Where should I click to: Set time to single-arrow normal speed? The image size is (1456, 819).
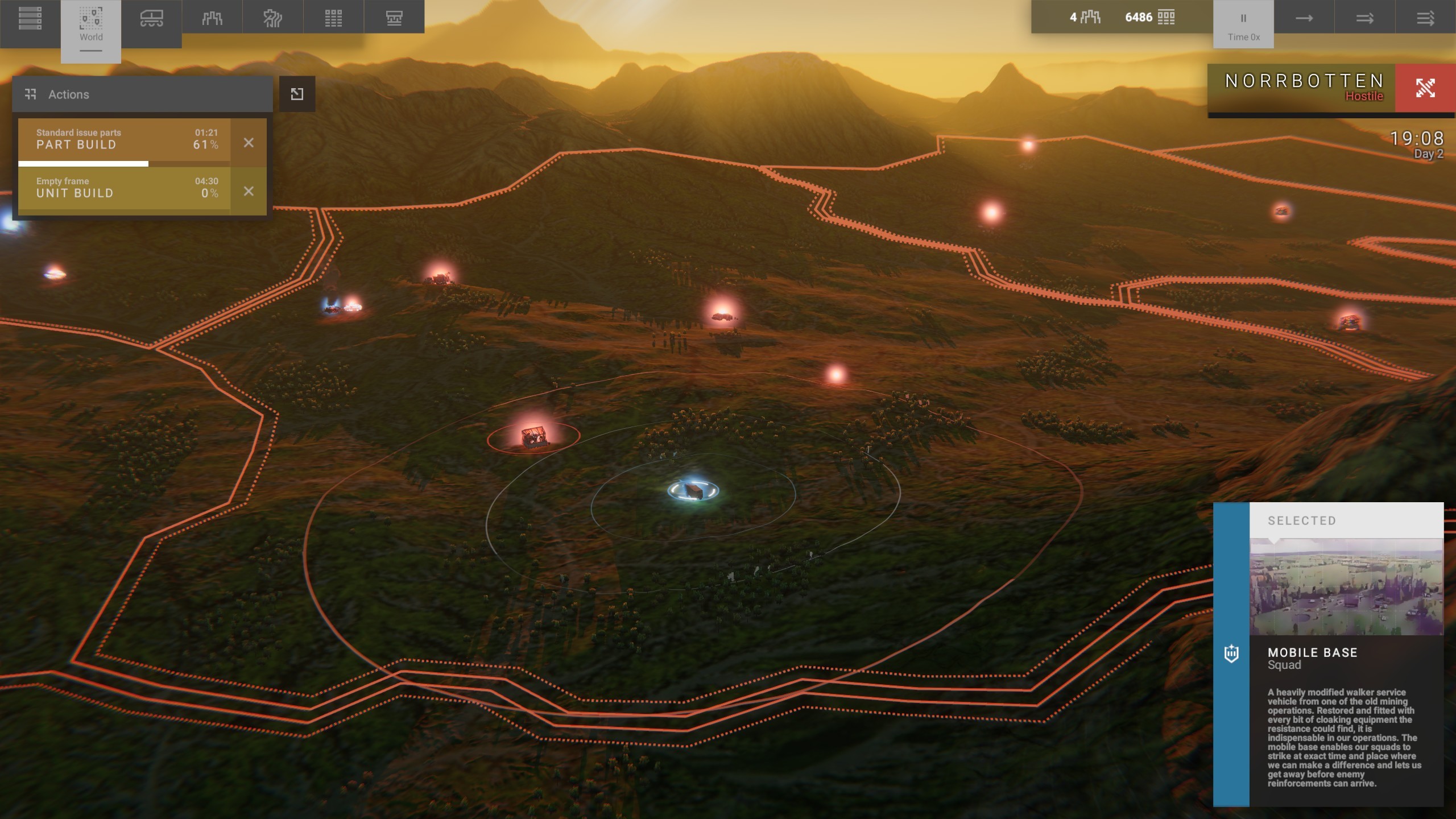pos(1304,18)
